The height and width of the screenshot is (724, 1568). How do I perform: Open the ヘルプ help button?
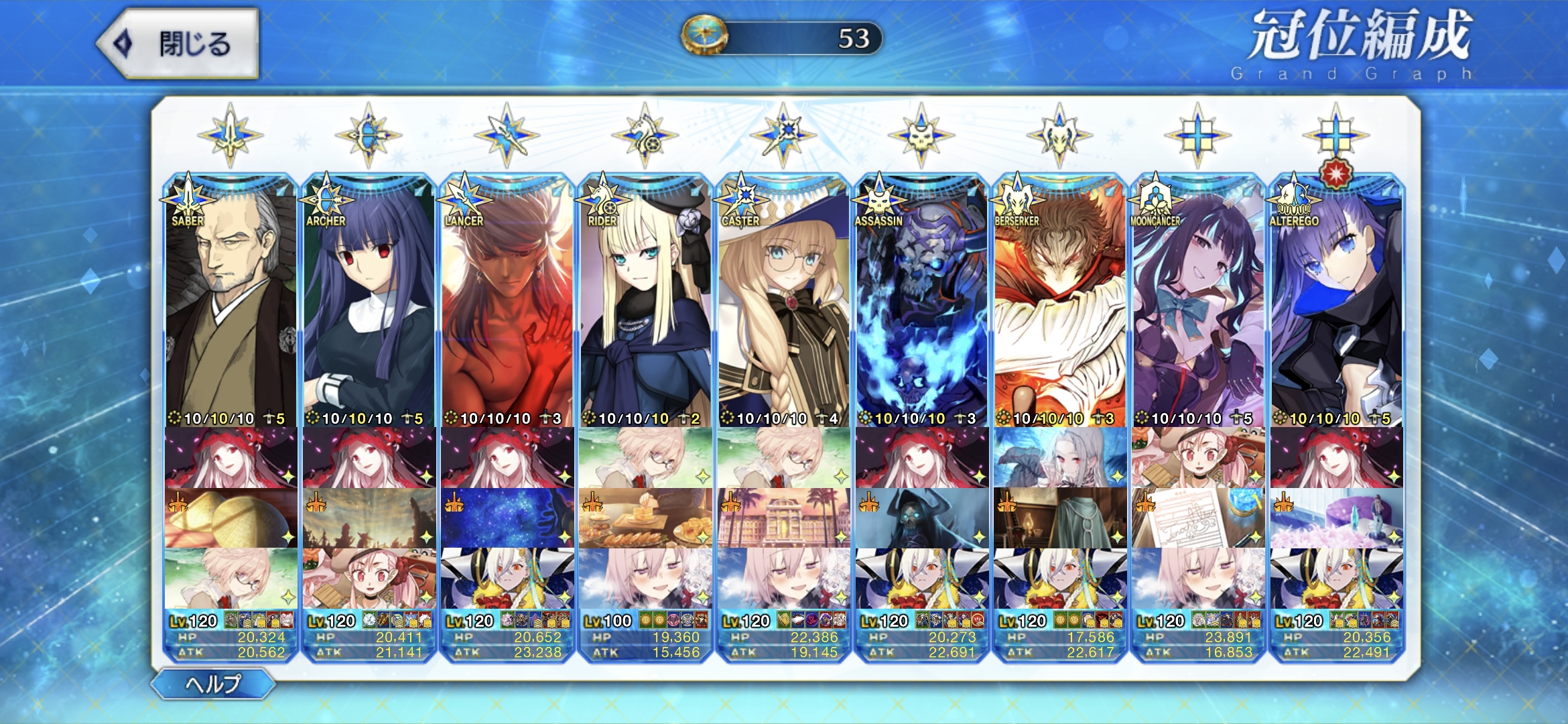point(213,684)
